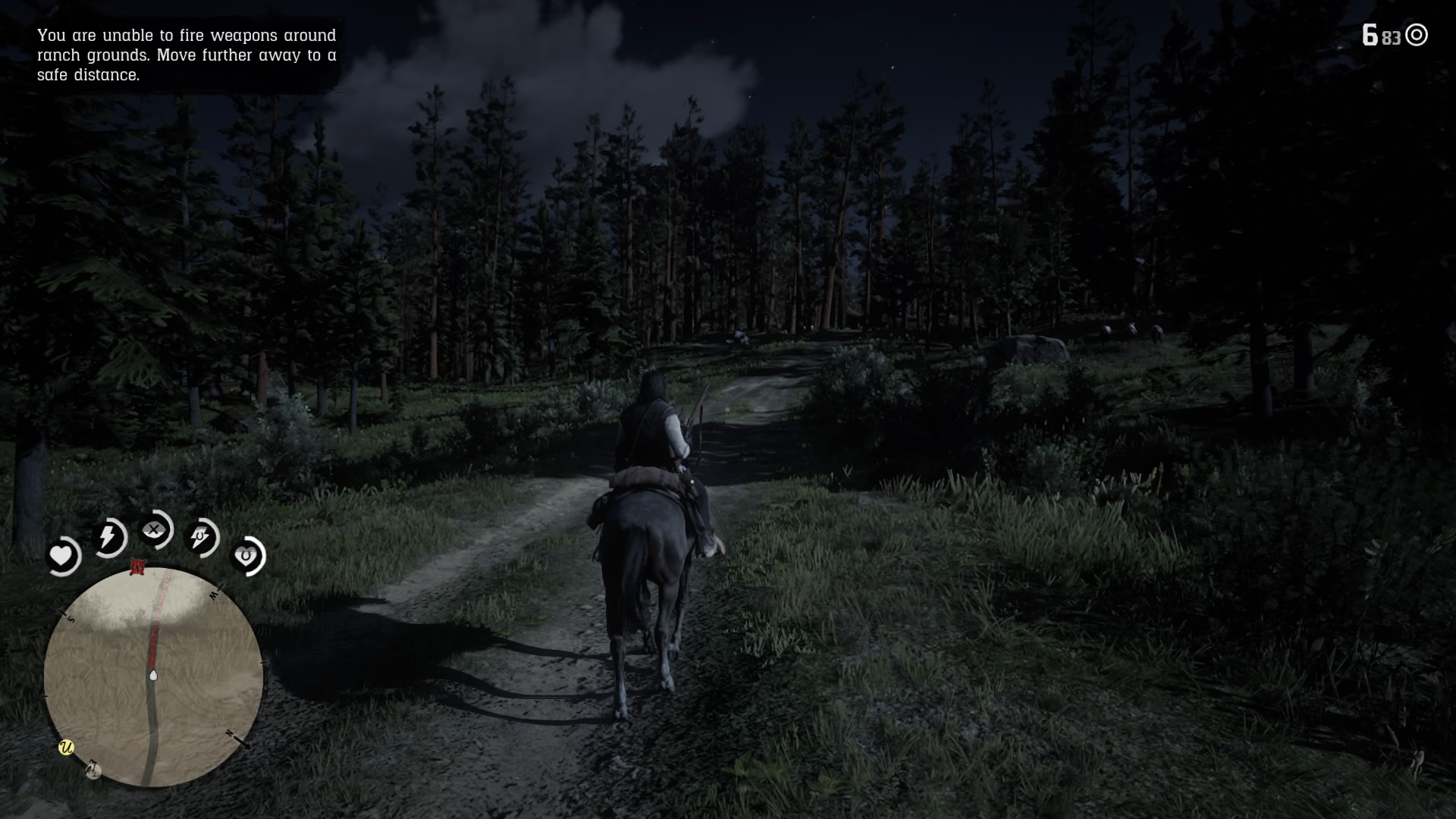Image resolution: width=1456 pixels, height=819 pixels.
Task: Click the S compass letter on the minimap edge
Action: click(71, 619)
